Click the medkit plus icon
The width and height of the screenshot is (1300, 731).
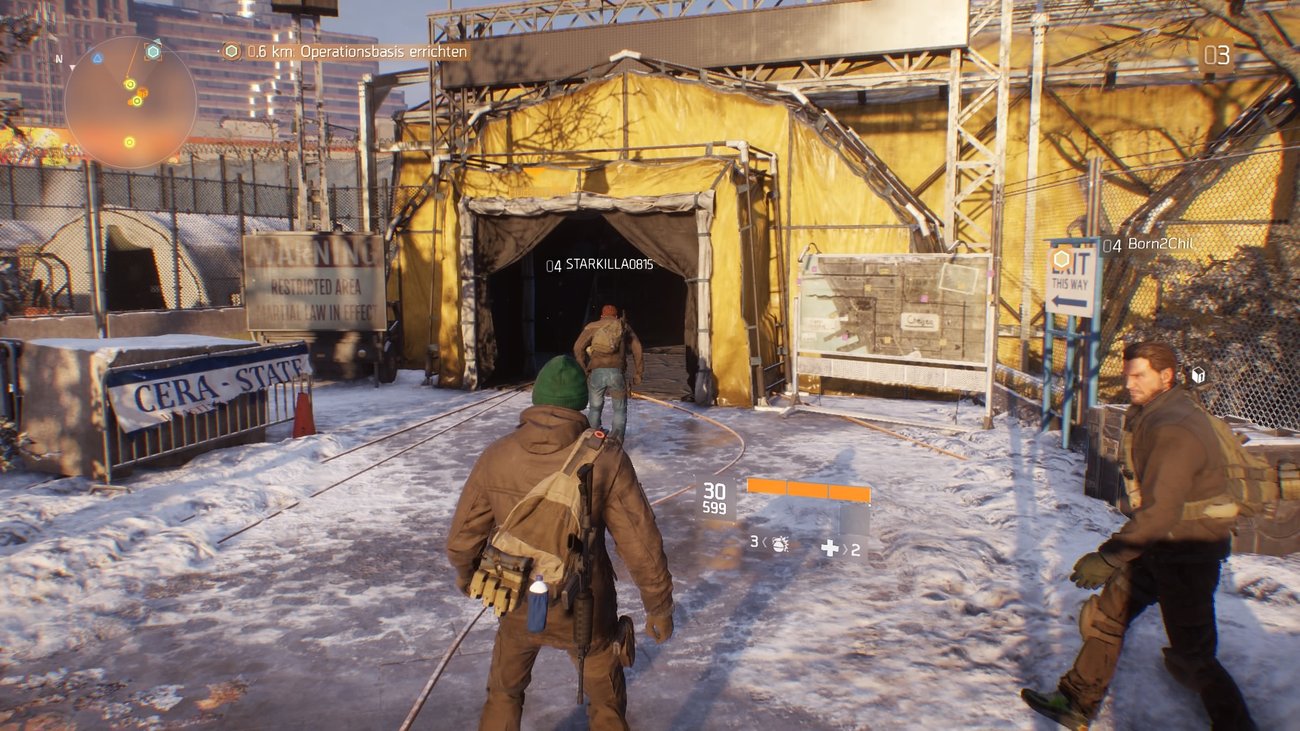click(x=830, y=548)
